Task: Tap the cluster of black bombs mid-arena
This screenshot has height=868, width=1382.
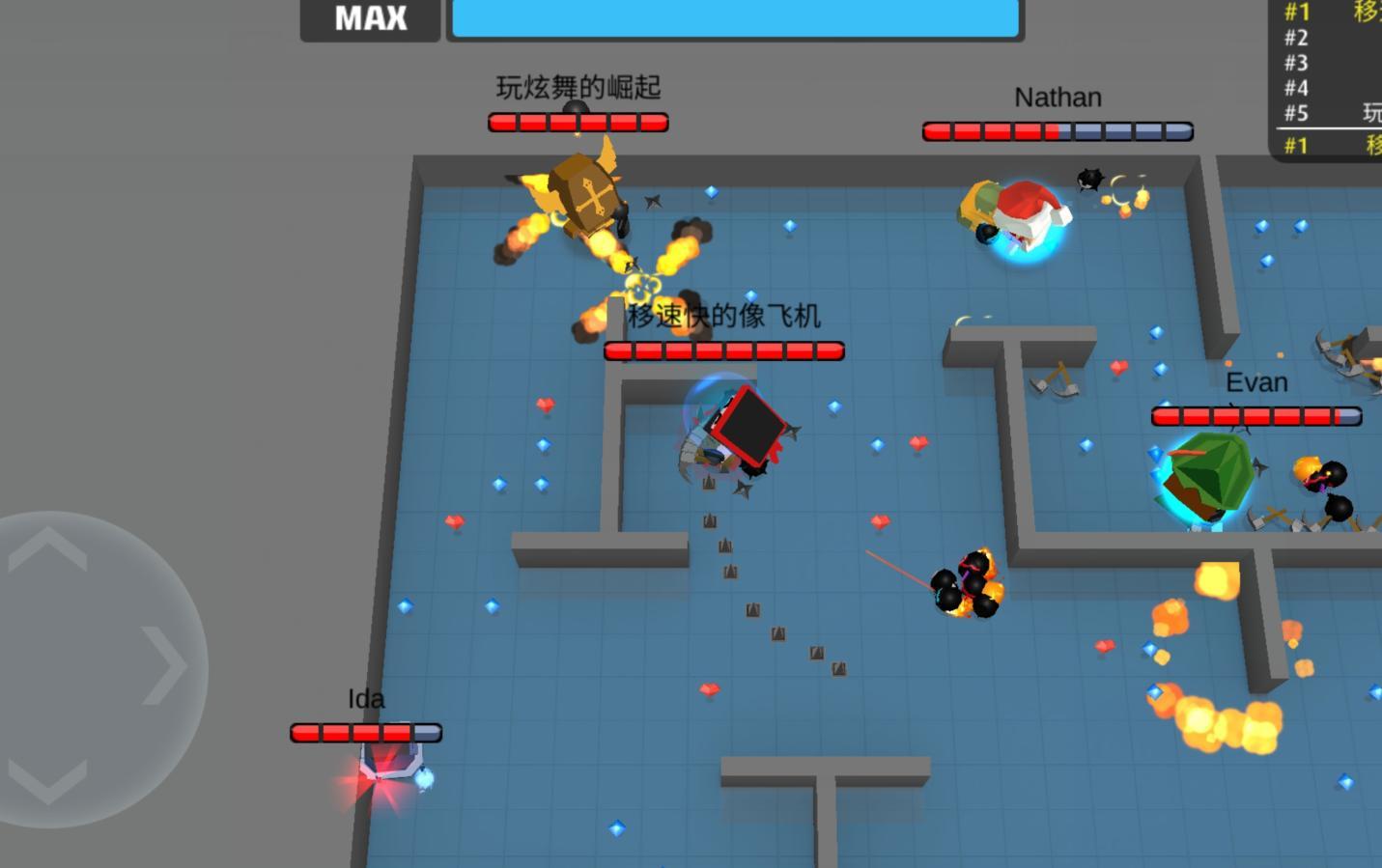Action: (x=966, y=584)
